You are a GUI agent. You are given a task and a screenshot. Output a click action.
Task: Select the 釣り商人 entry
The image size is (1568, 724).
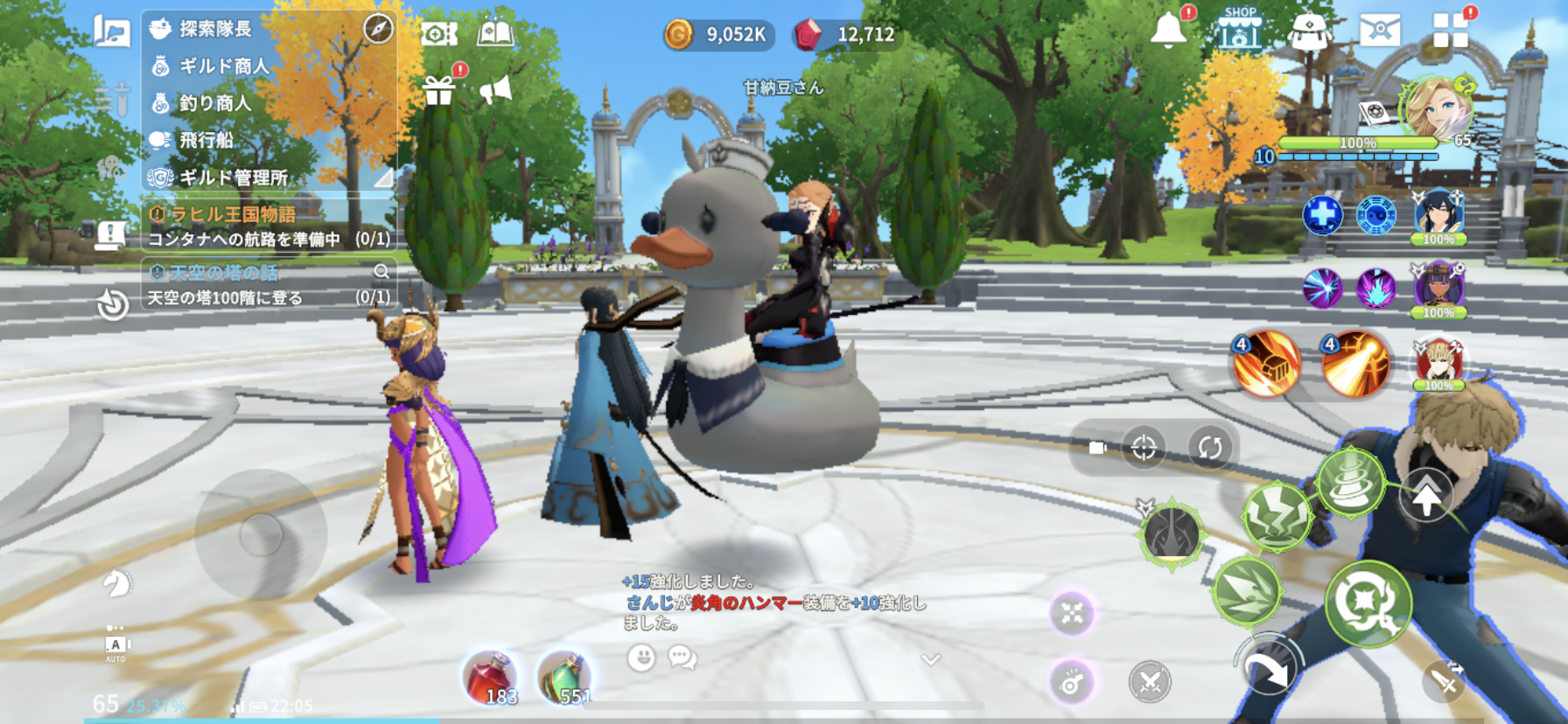click(x=214, y=103)
